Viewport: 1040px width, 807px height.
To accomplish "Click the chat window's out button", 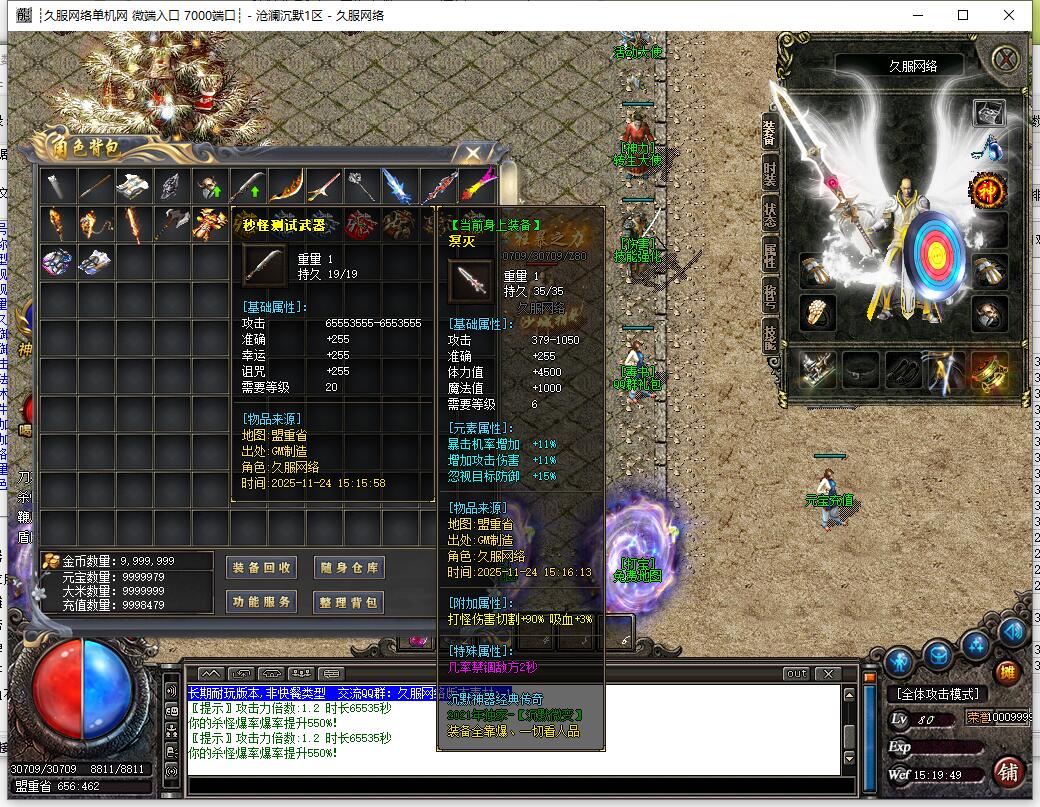I will 796,674.
